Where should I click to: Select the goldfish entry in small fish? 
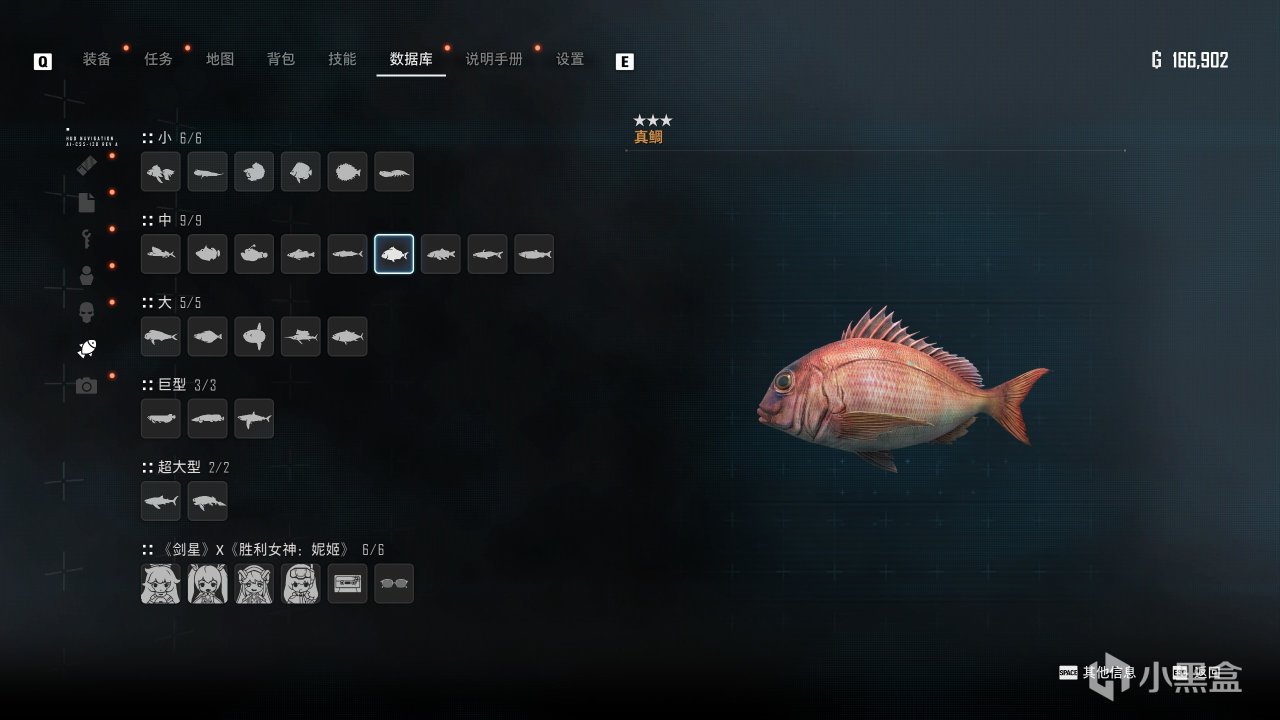161,172
